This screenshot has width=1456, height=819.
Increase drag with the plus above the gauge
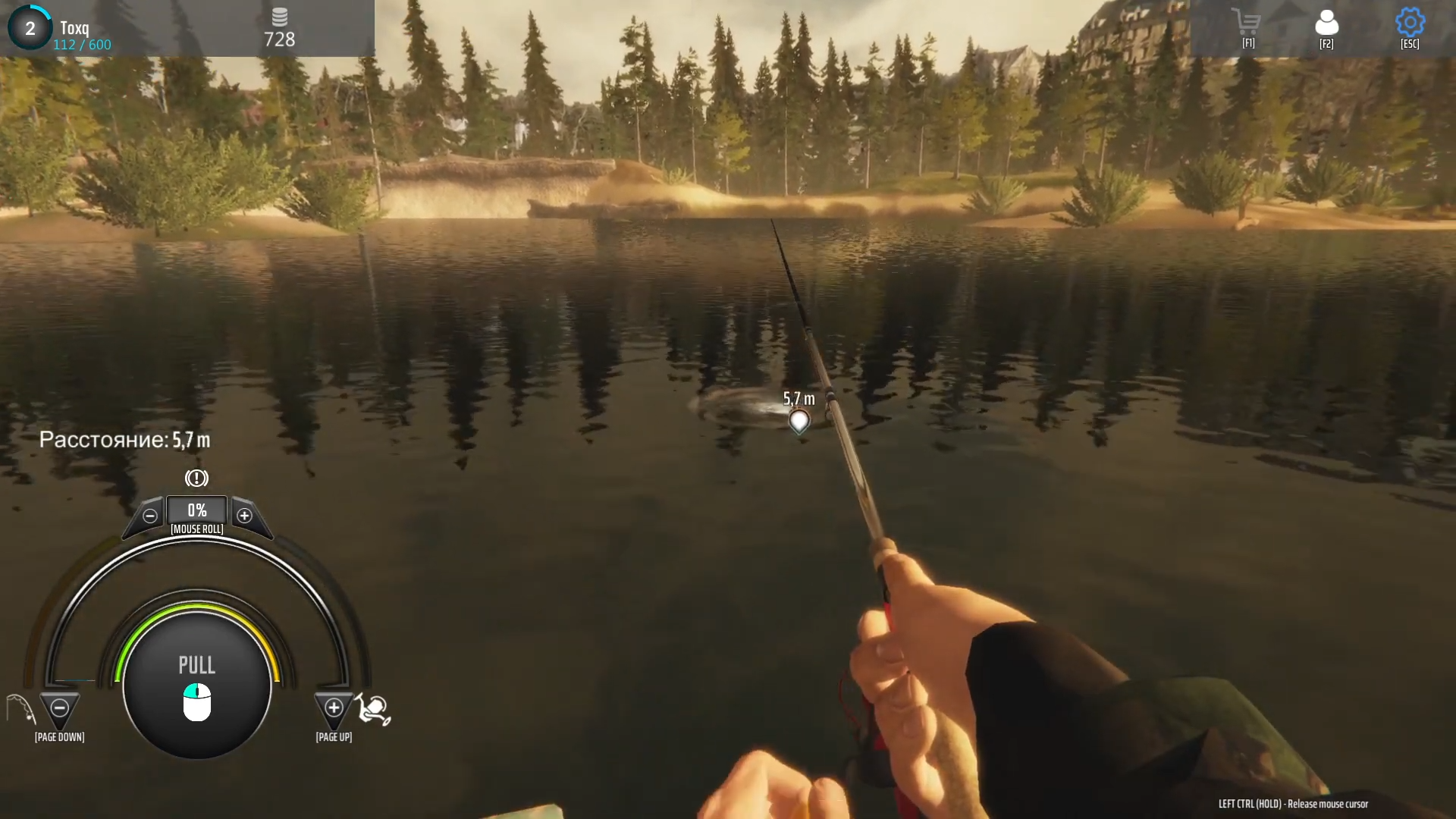pyautogui.click(x=244, y=516)
